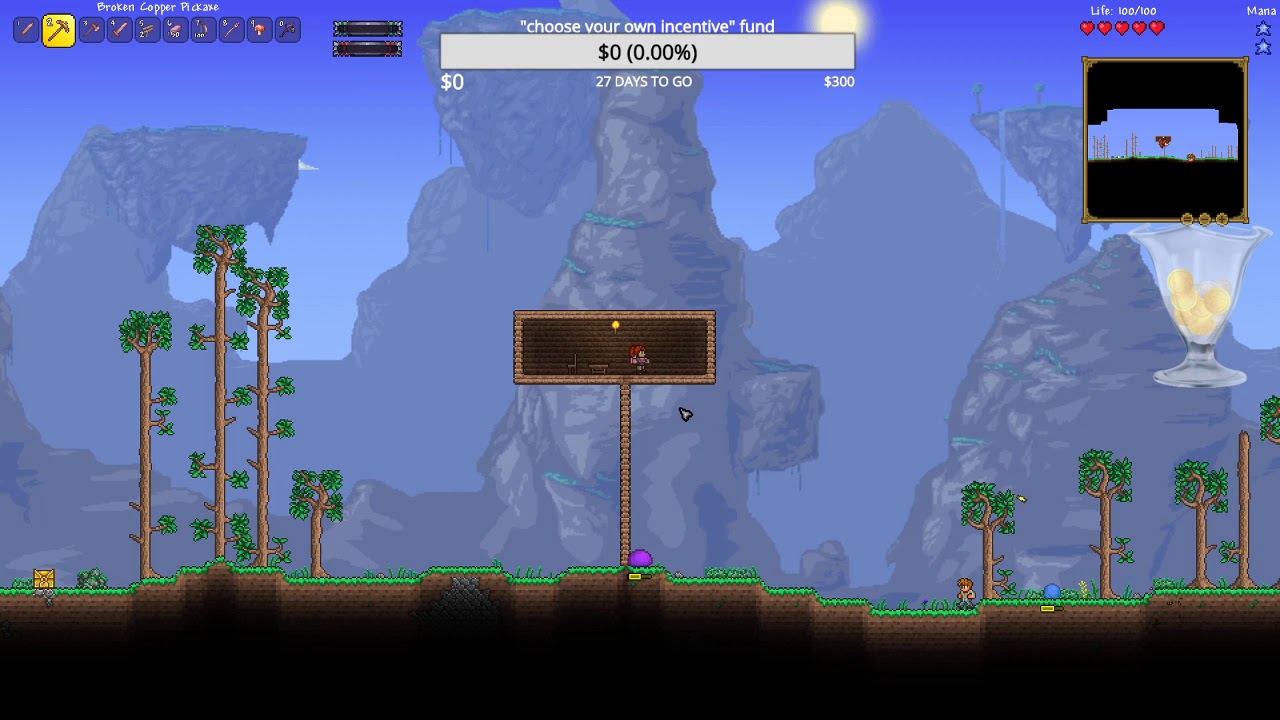This screenshot has width=1280, height=720.
Task: Pick the sword in hotbar slot 4
Action: [x=119, y=30]
